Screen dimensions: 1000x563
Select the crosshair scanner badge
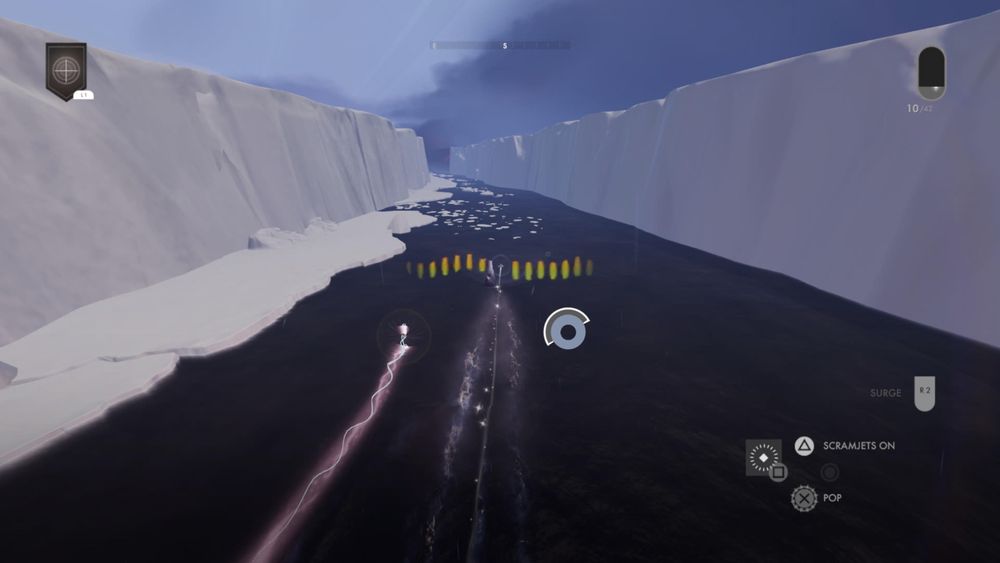pyautogui.click(x=66, y=70)
